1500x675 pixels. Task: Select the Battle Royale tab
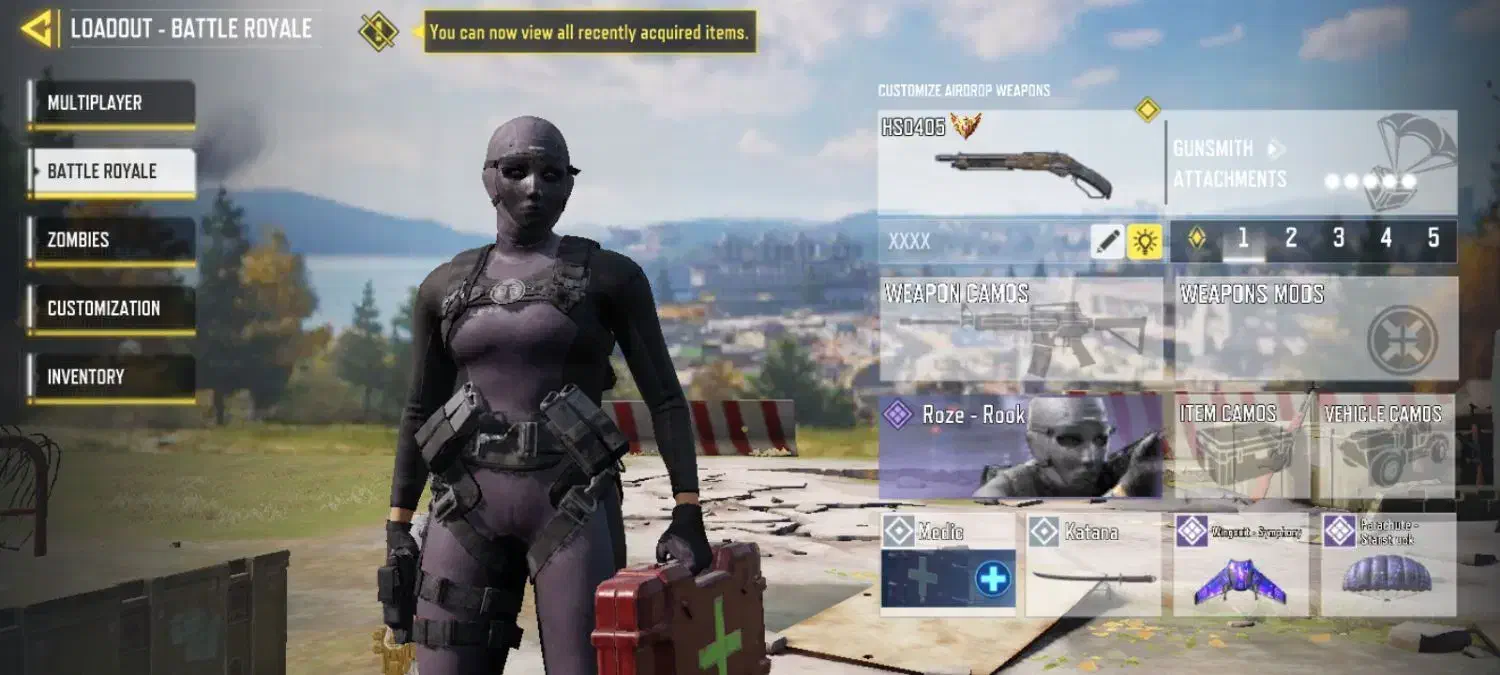(x=111, y=172)
